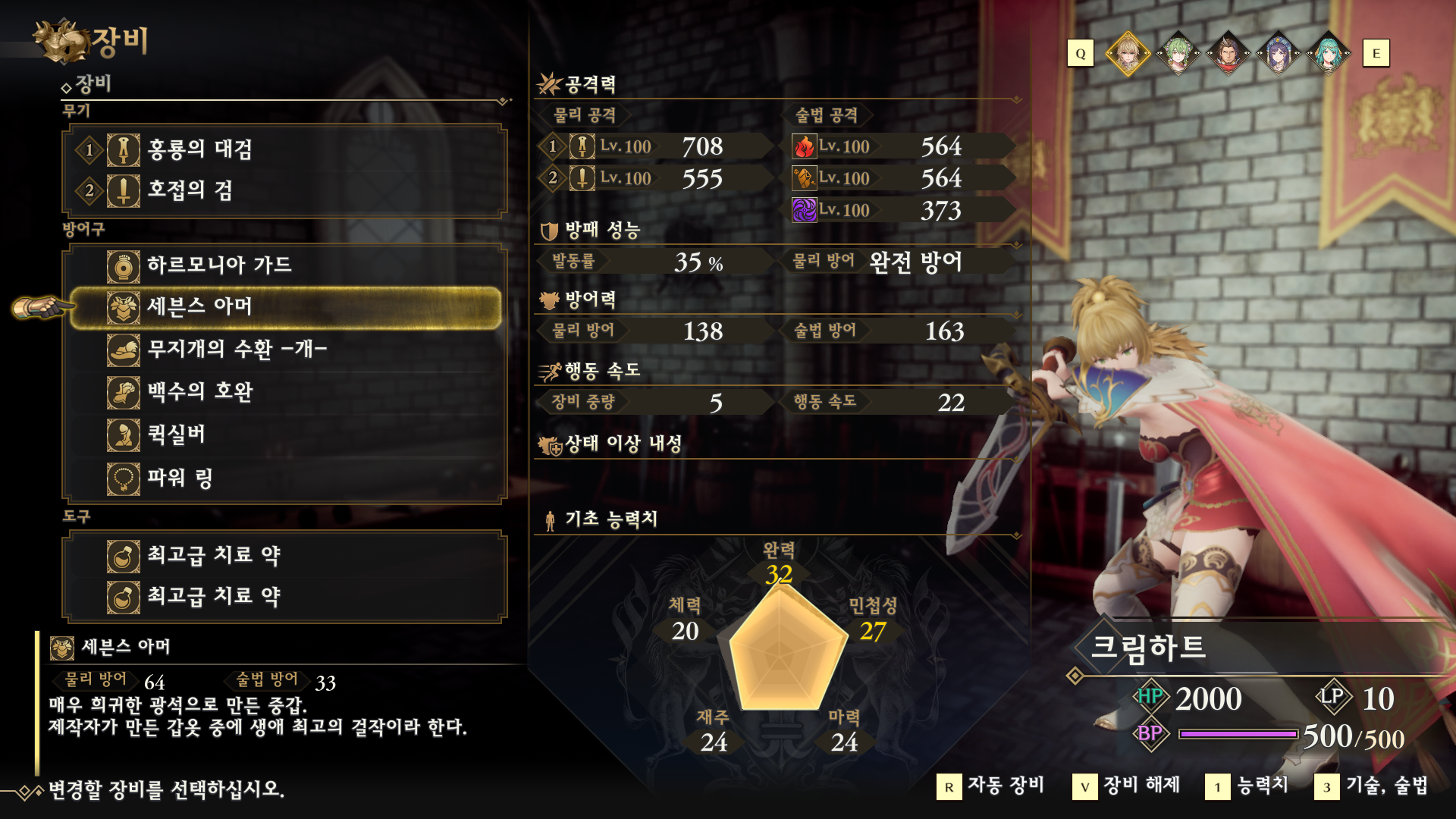Select the highlighted 세븐스 아머 armor slot
This screenshot has height=819, width=1456.
click(x=285, y=307)
